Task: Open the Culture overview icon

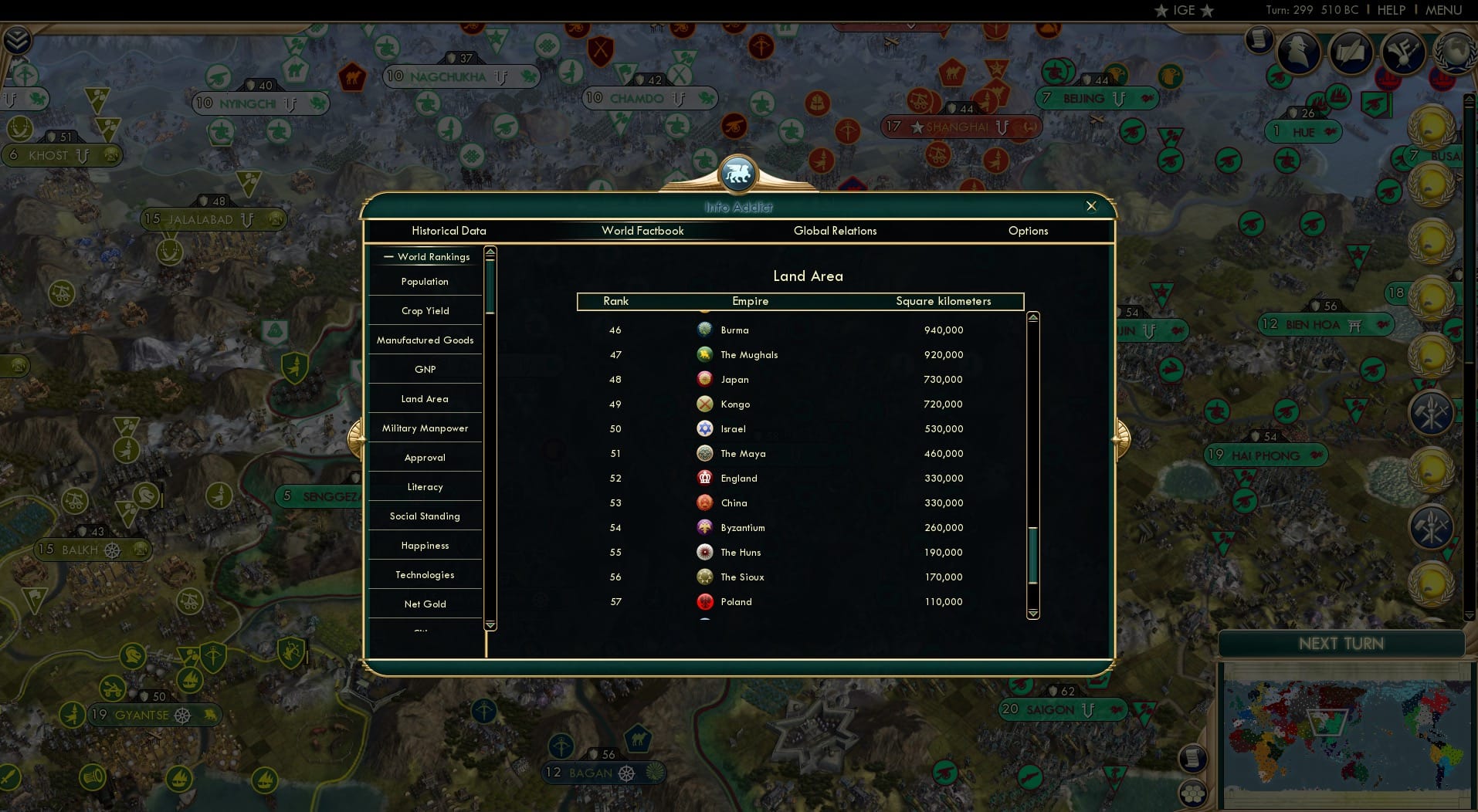Action: point(1403,54)
